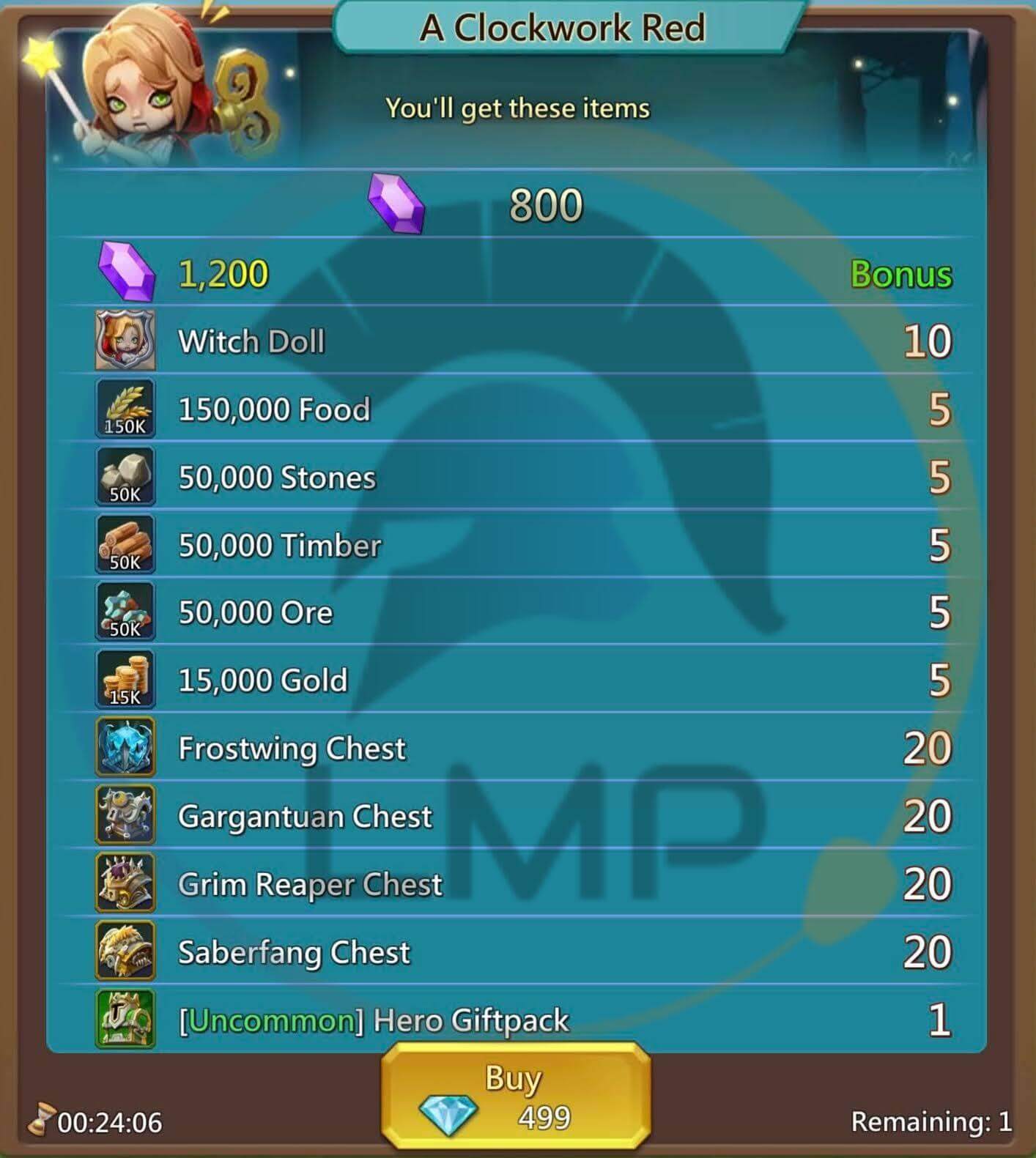Click the 50,000 Stones icon
1036x1158 pixels.
click(125, 476)
